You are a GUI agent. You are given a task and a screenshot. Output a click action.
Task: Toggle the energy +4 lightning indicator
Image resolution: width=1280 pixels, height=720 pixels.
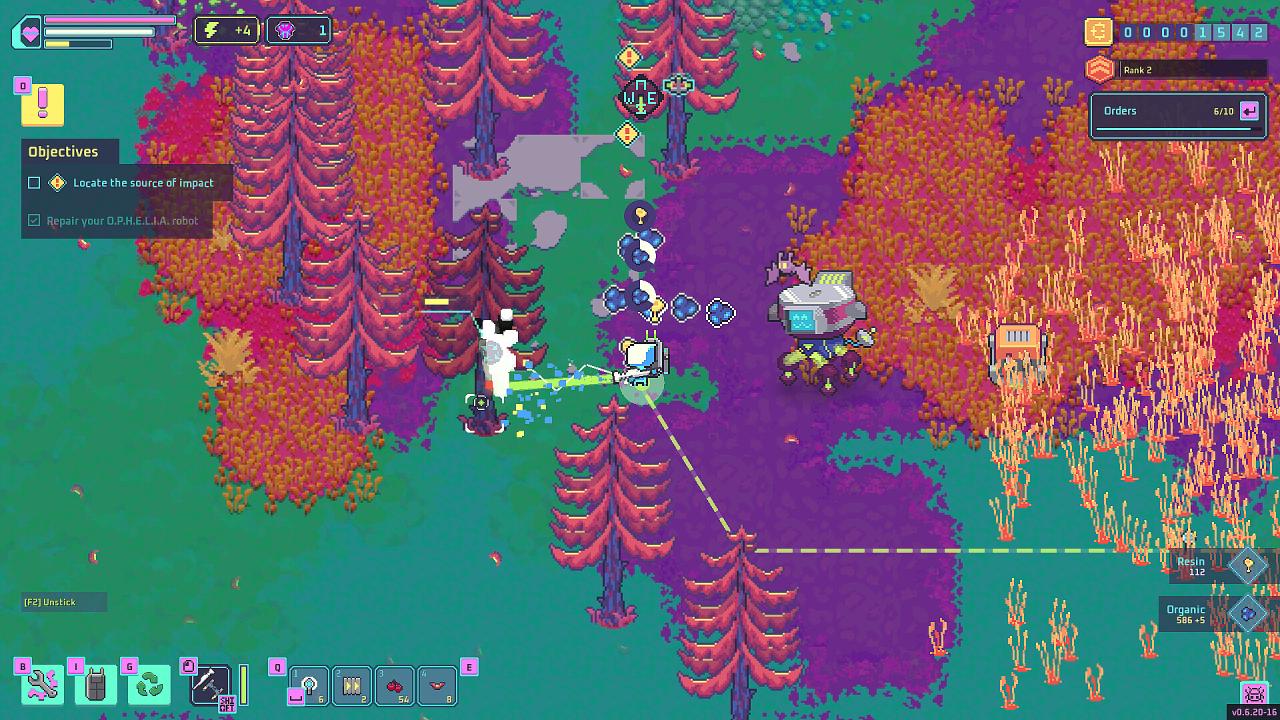(227, 30)
